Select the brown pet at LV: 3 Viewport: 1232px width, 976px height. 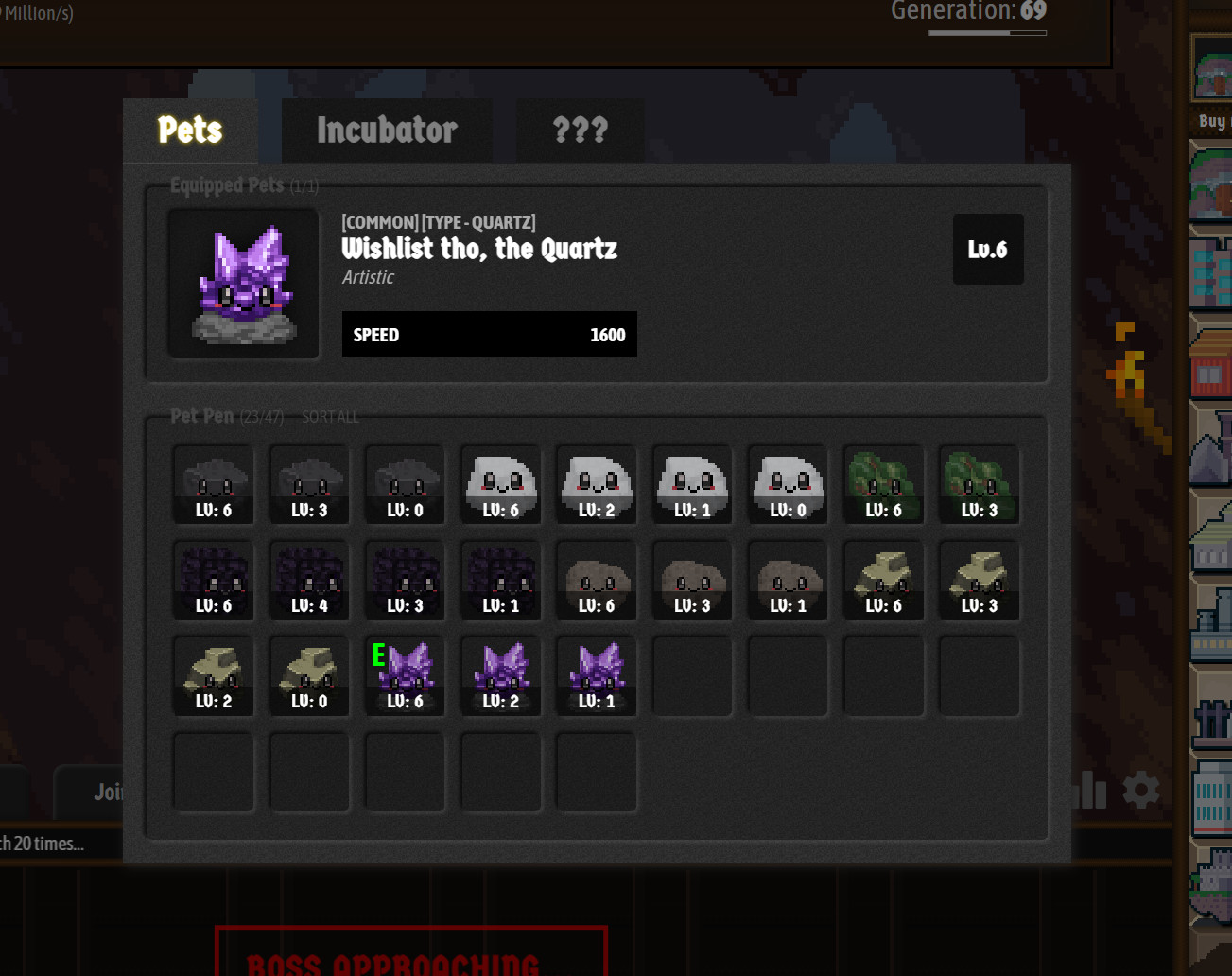click(691, 580)
